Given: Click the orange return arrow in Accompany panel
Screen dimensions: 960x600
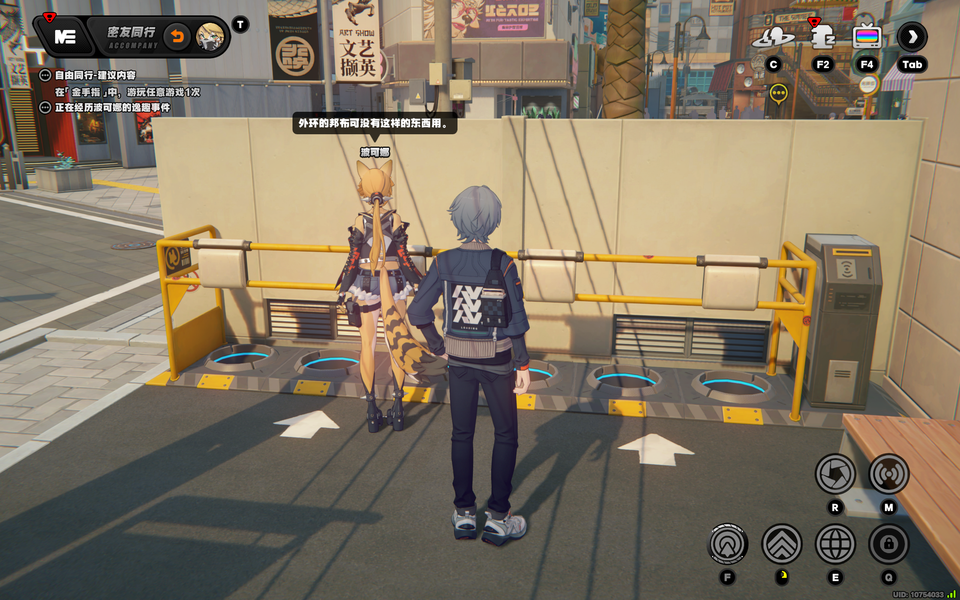Looking at the screenshot, I should tap(177, 37).
